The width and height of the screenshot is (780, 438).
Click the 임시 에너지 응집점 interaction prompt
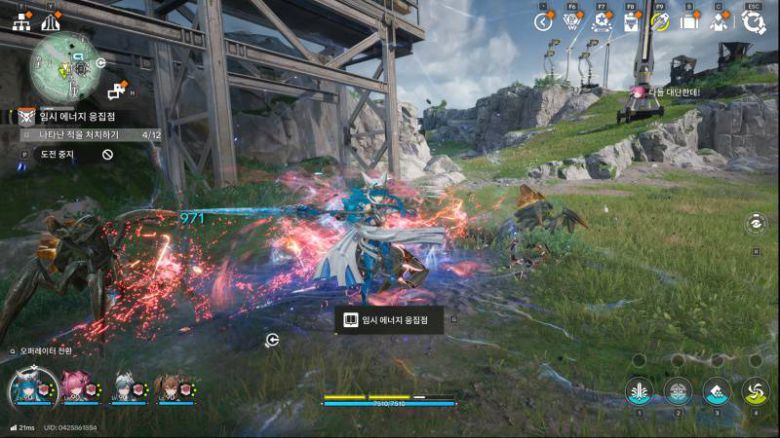[389, 320]
